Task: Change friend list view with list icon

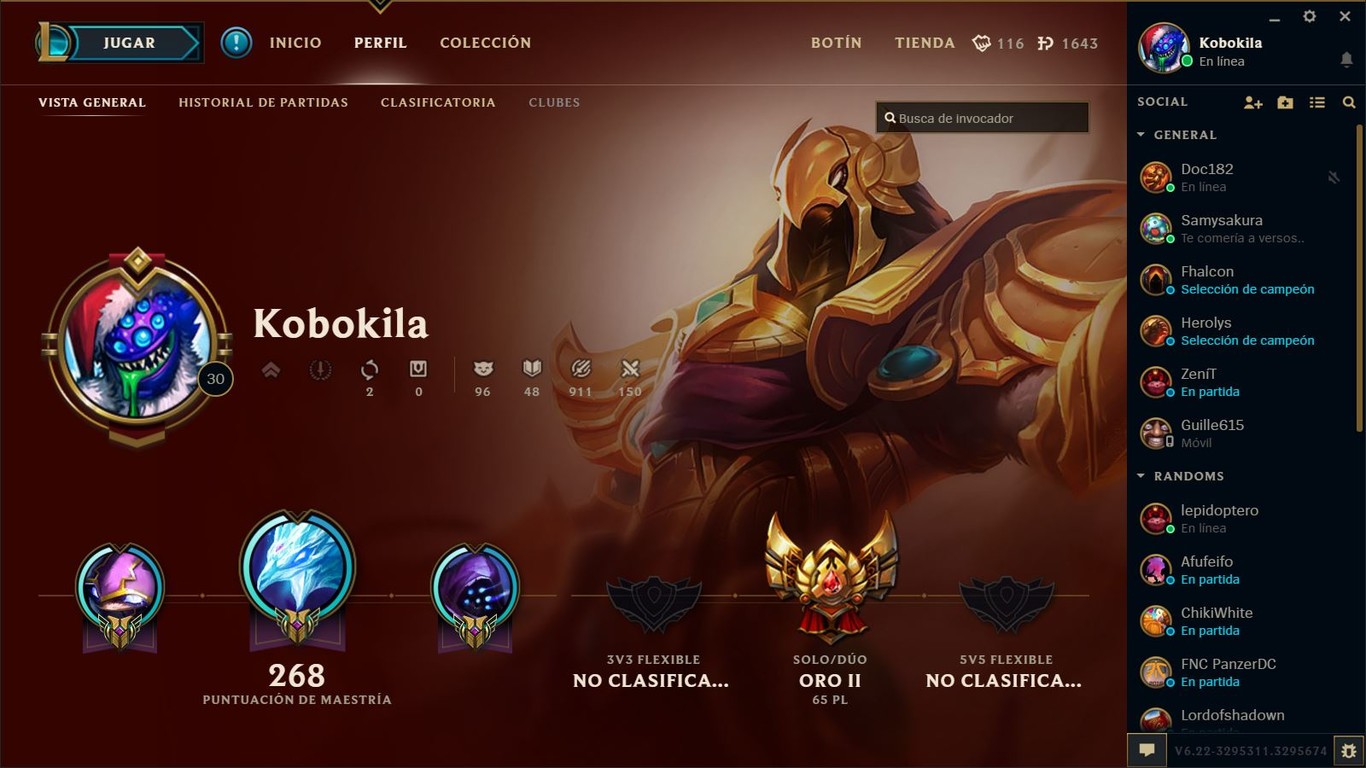Action: point(1317,102)
